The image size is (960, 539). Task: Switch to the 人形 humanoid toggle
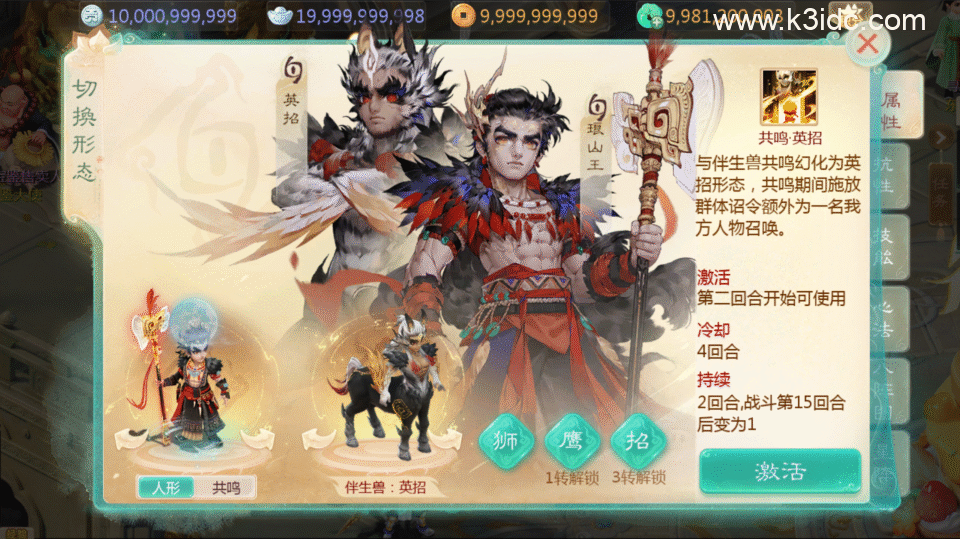coord(166,488)
